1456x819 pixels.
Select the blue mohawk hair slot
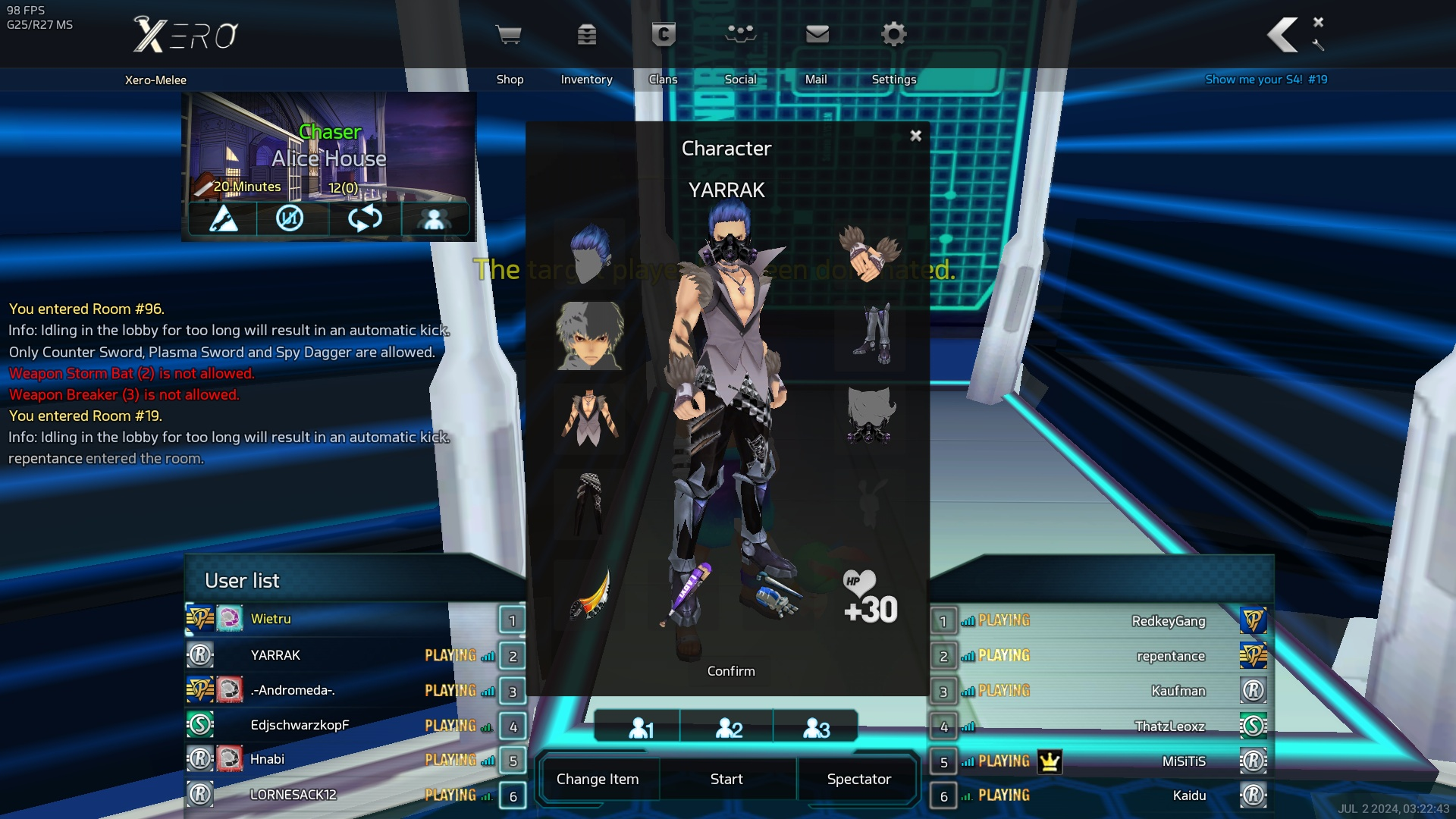tap(590, 253)
